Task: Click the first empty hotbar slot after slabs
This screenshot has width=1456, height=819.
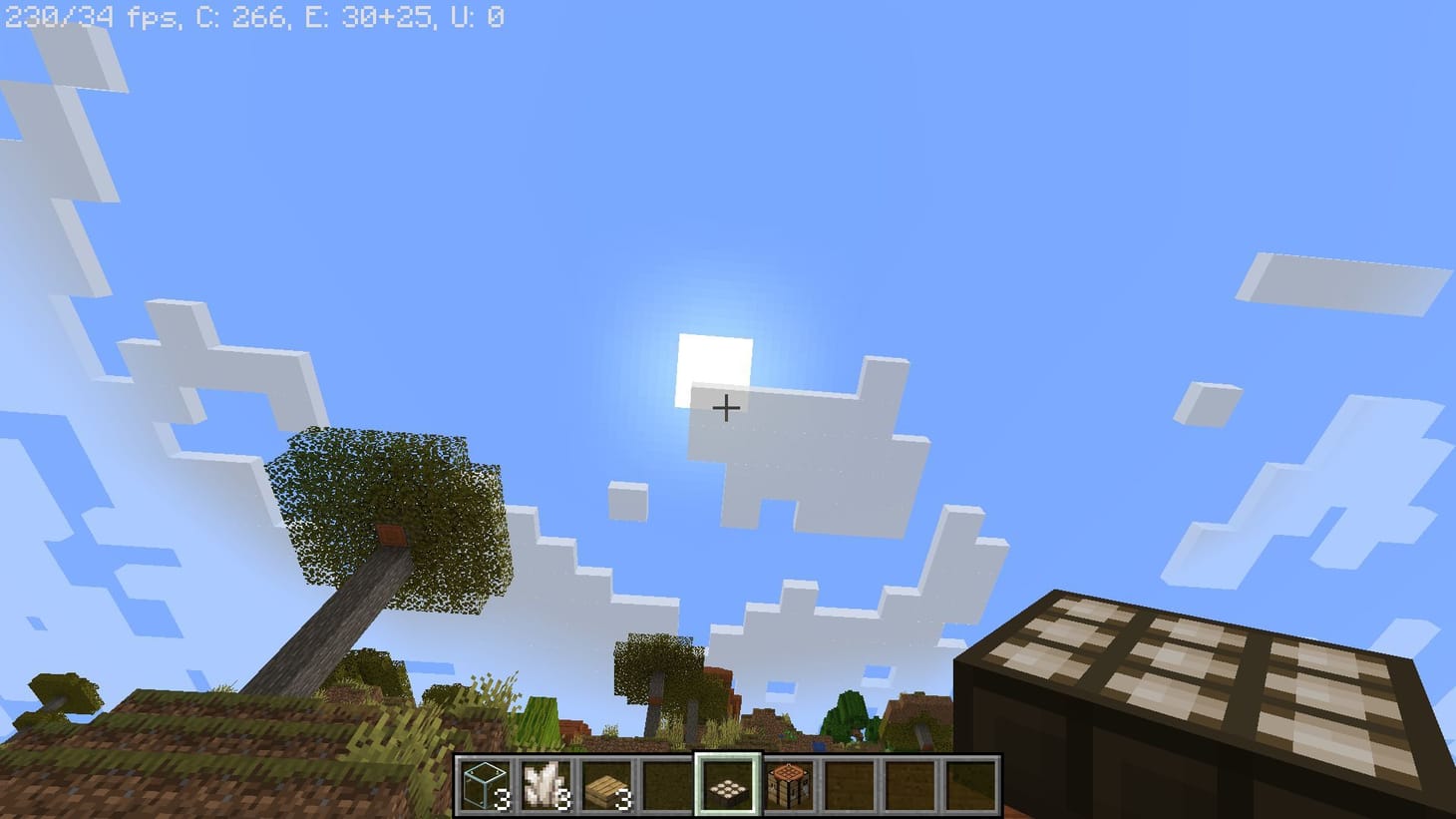Action: 668,786
